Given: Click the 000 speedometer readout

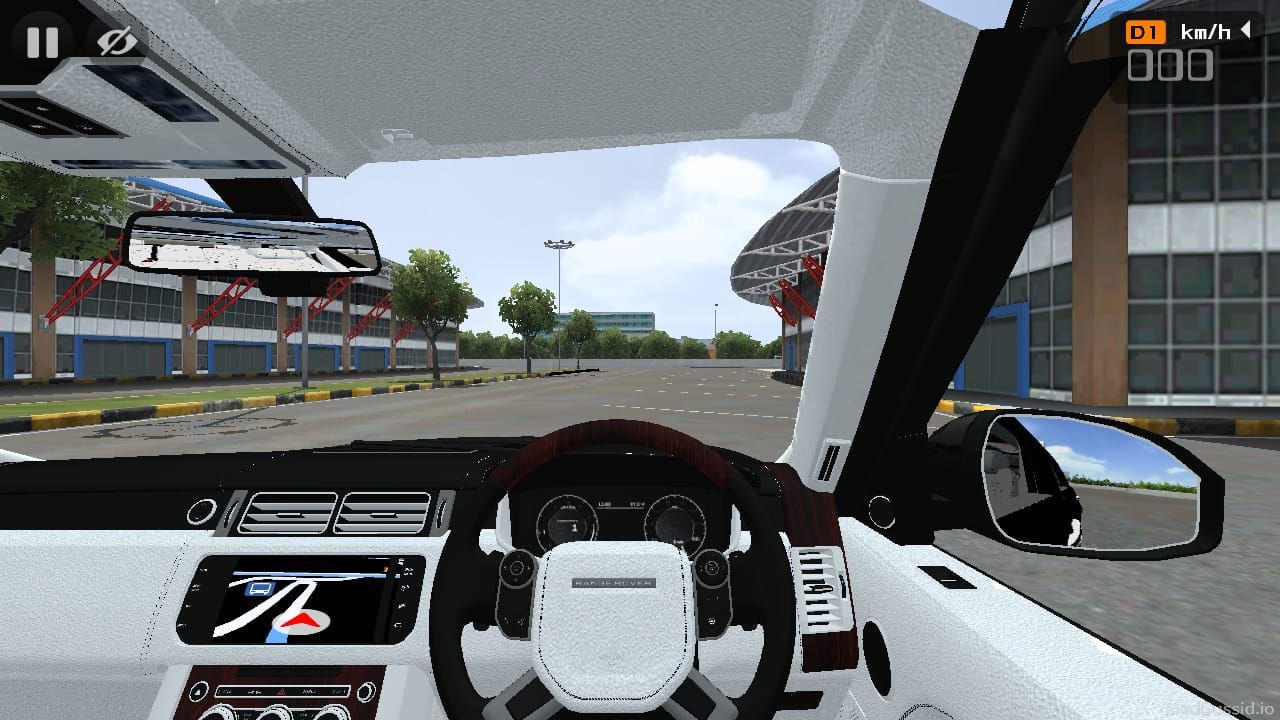Looking at the screenshot, I should click(1170, 64).
